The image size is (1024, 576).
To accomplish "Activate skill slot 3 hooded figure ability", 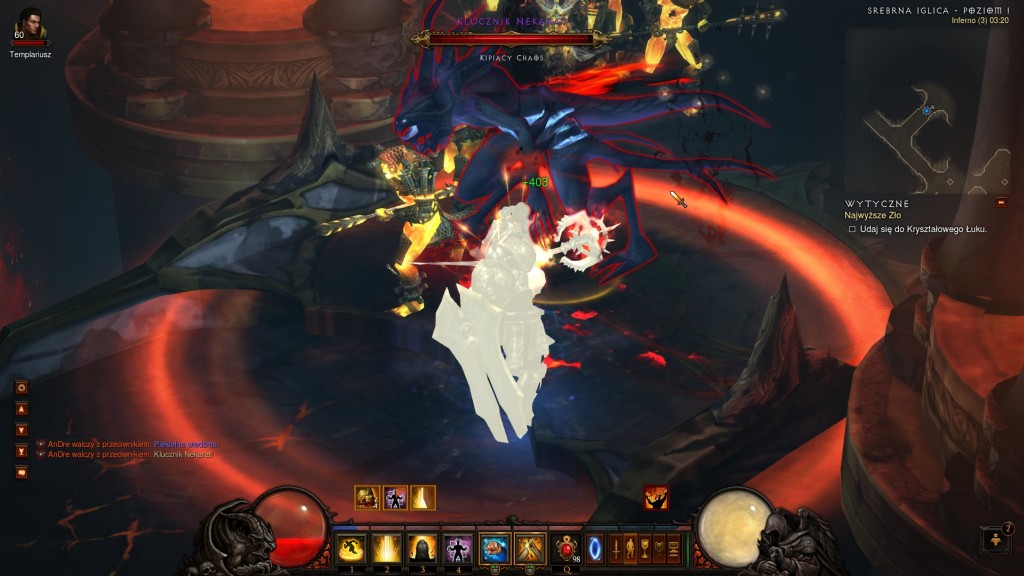I will click(421, 548).
